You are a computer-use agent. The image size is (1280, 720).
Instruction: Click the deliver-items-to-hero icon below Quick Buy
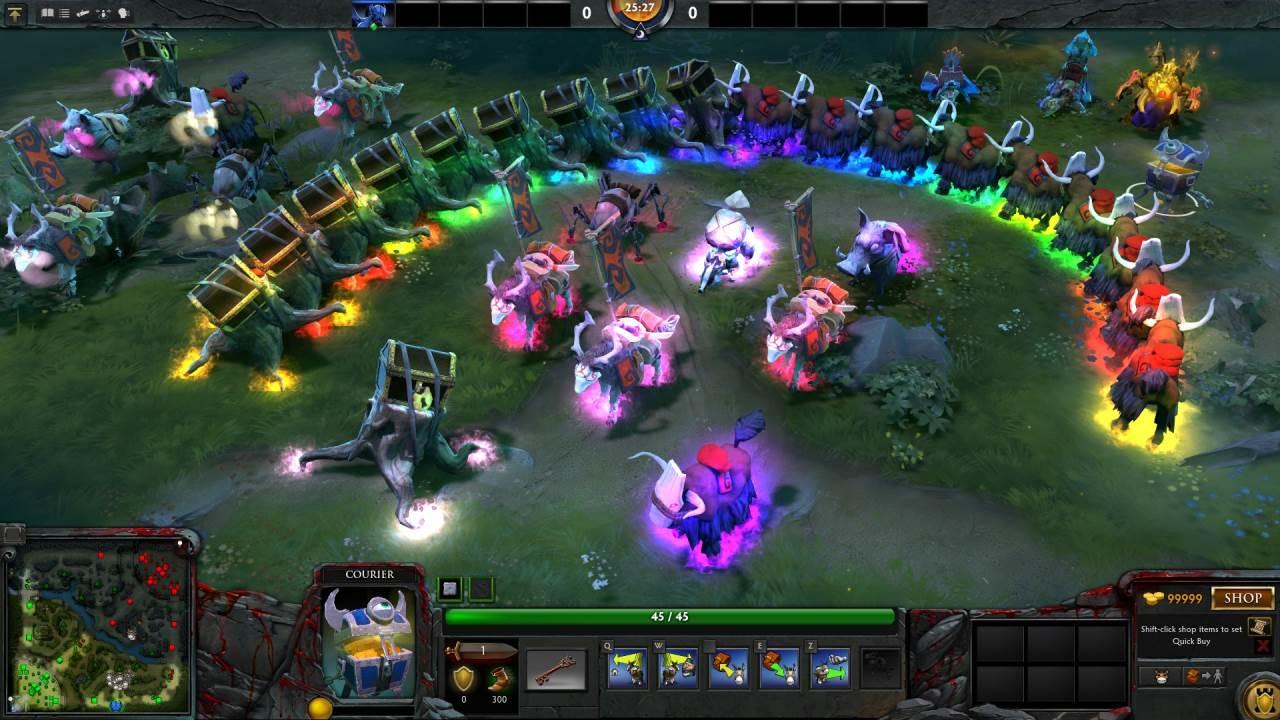pos(1203,676)
